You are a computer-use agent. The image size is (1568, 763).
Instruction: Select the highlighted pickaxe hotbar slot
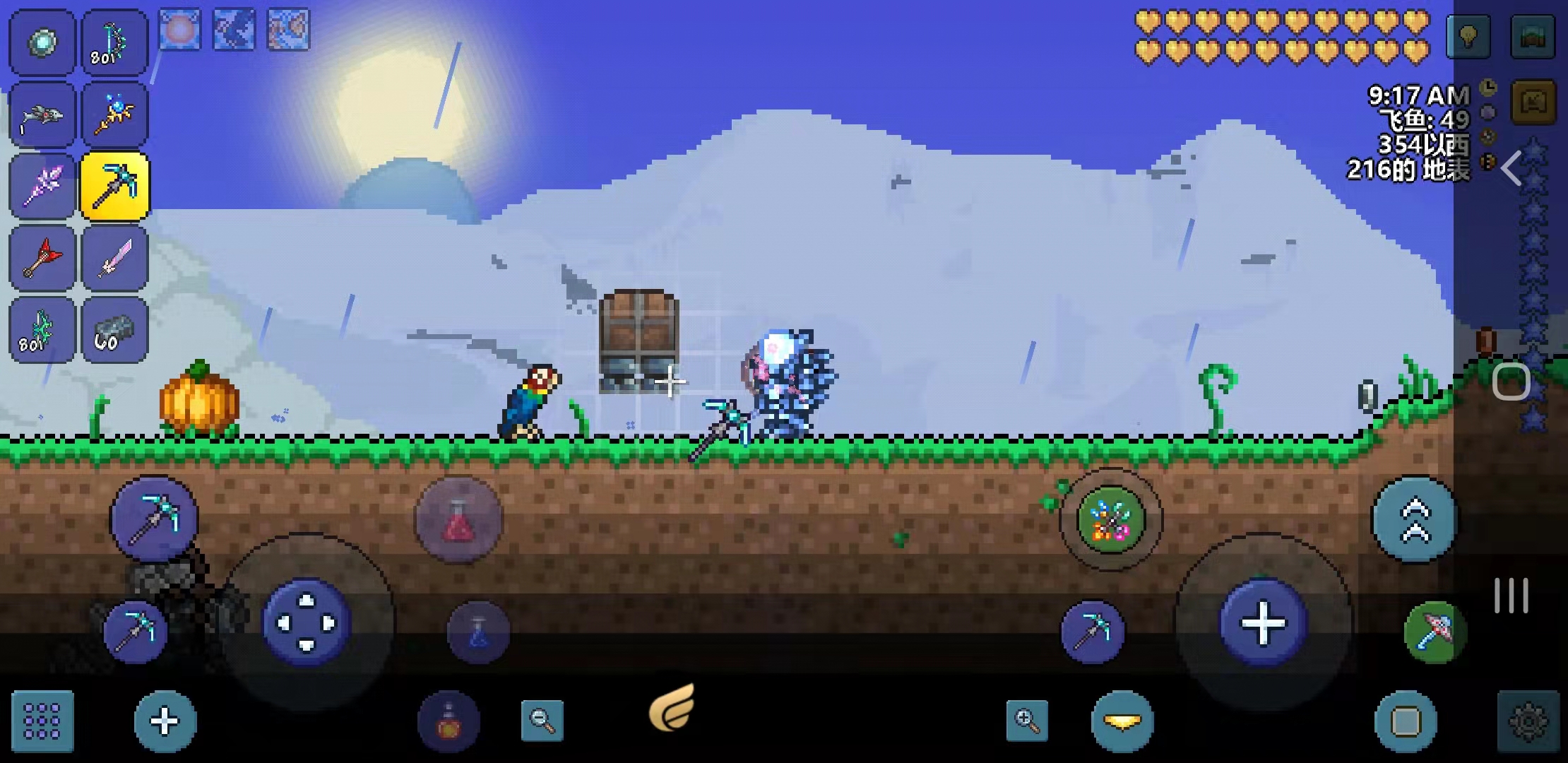pos(114,187)
